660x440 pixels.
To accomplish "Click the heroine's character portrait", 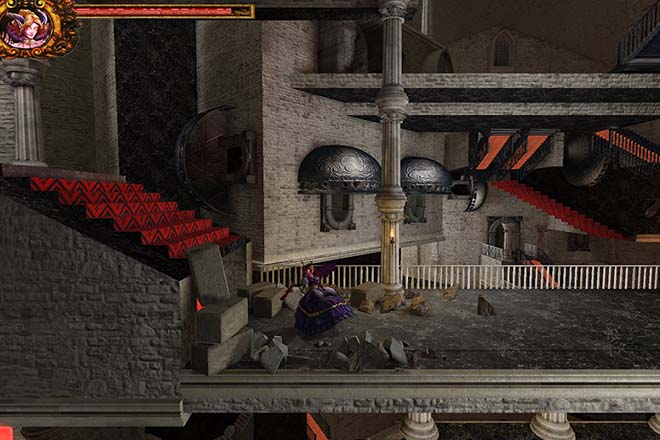I will click(x=34, y=26).
